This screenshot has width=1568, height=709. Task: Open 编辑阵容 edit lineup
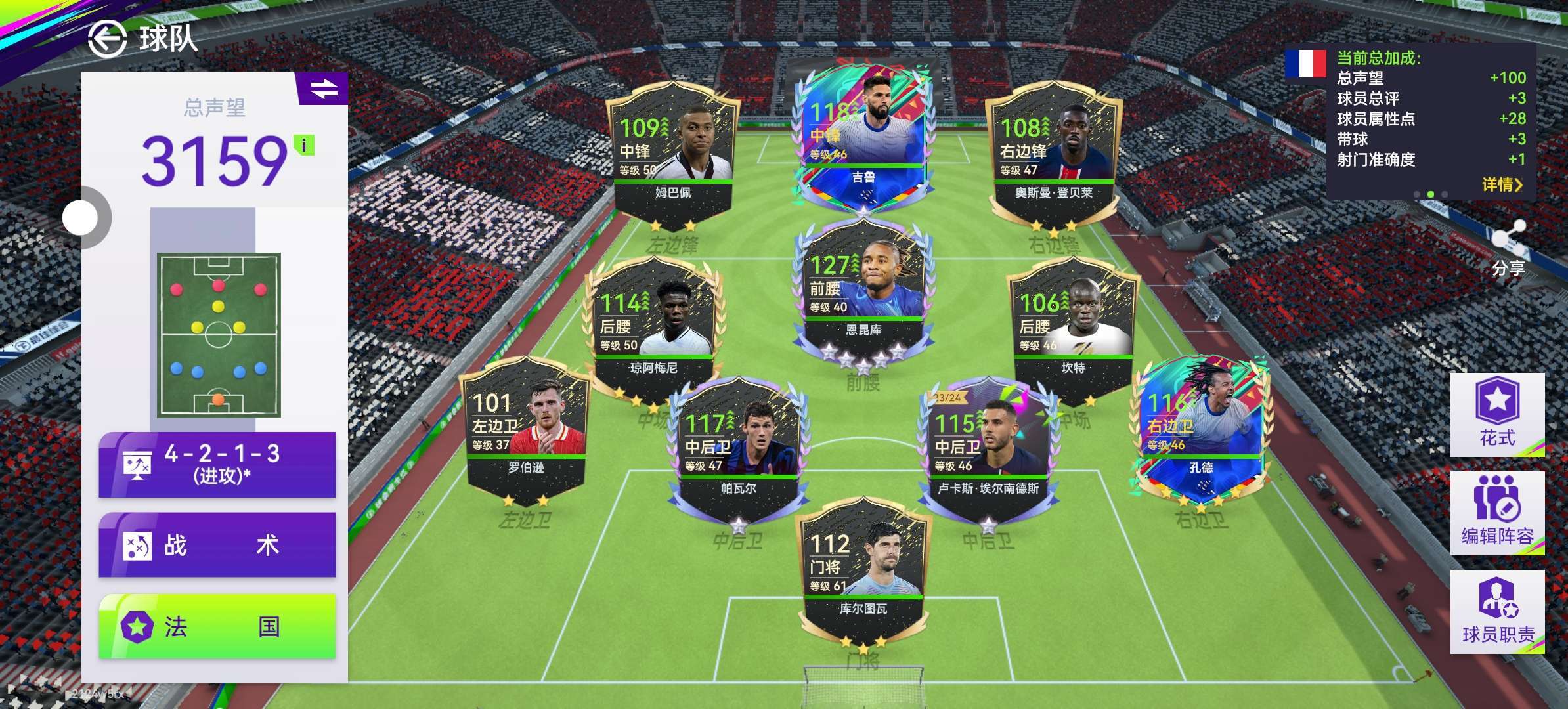tap(1497, 513)
